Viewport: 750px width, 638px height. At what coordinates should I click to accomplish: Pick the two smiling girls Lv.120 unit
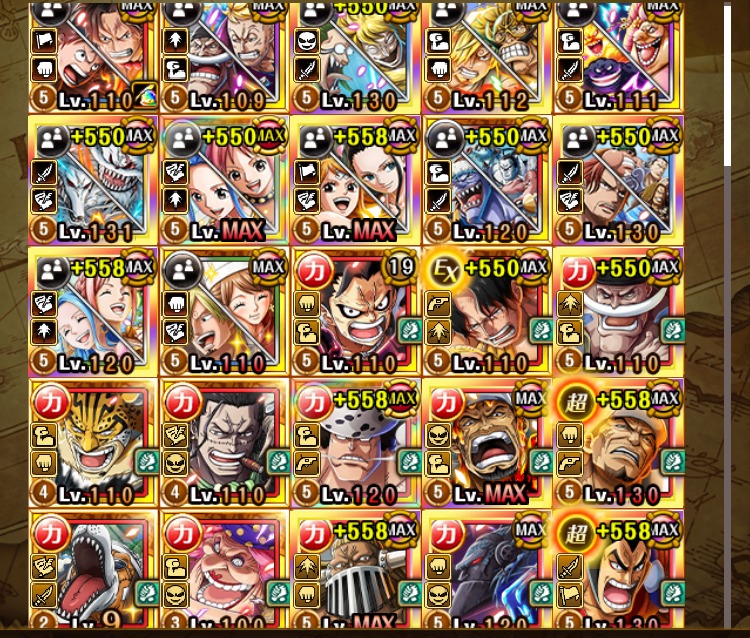pyautogui.click(x=93, y=311)
